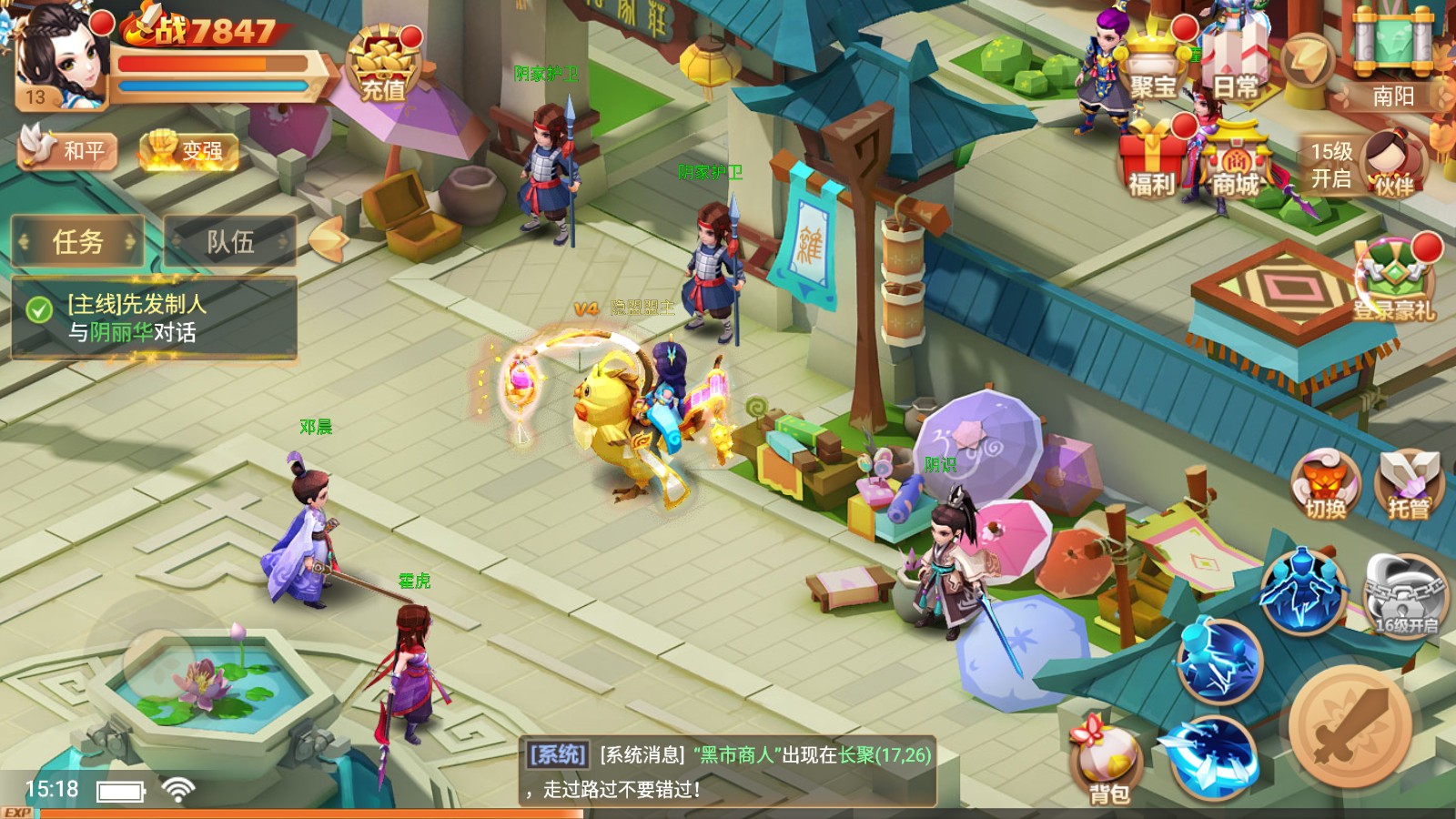Use the sword basic attack button
The width and height of the screenshot is (1456, 819).
point(1350,726)
